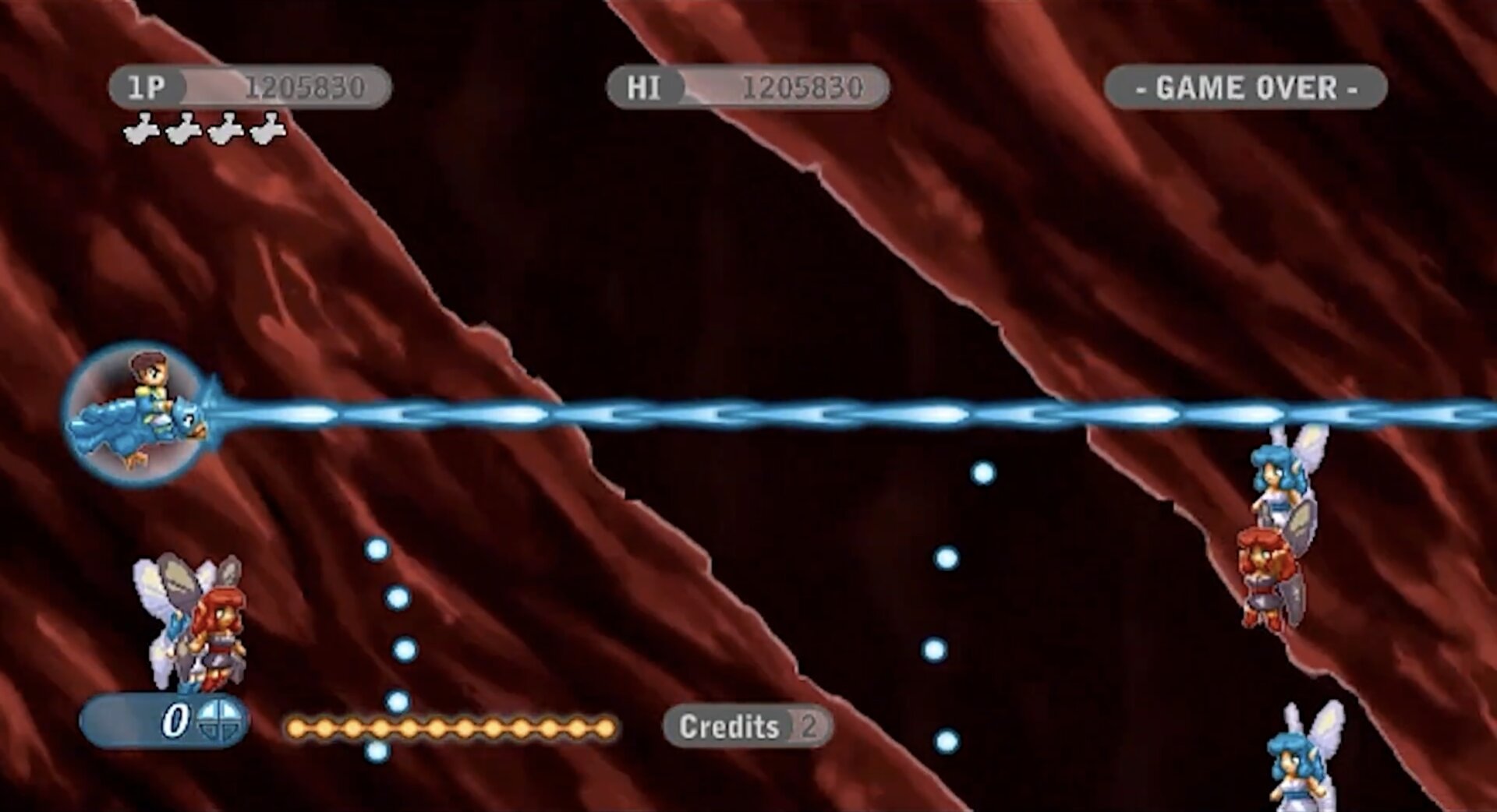1497x812 pixels.
Task: Activate the bomb crosshair icon
Action: [218, 719]
